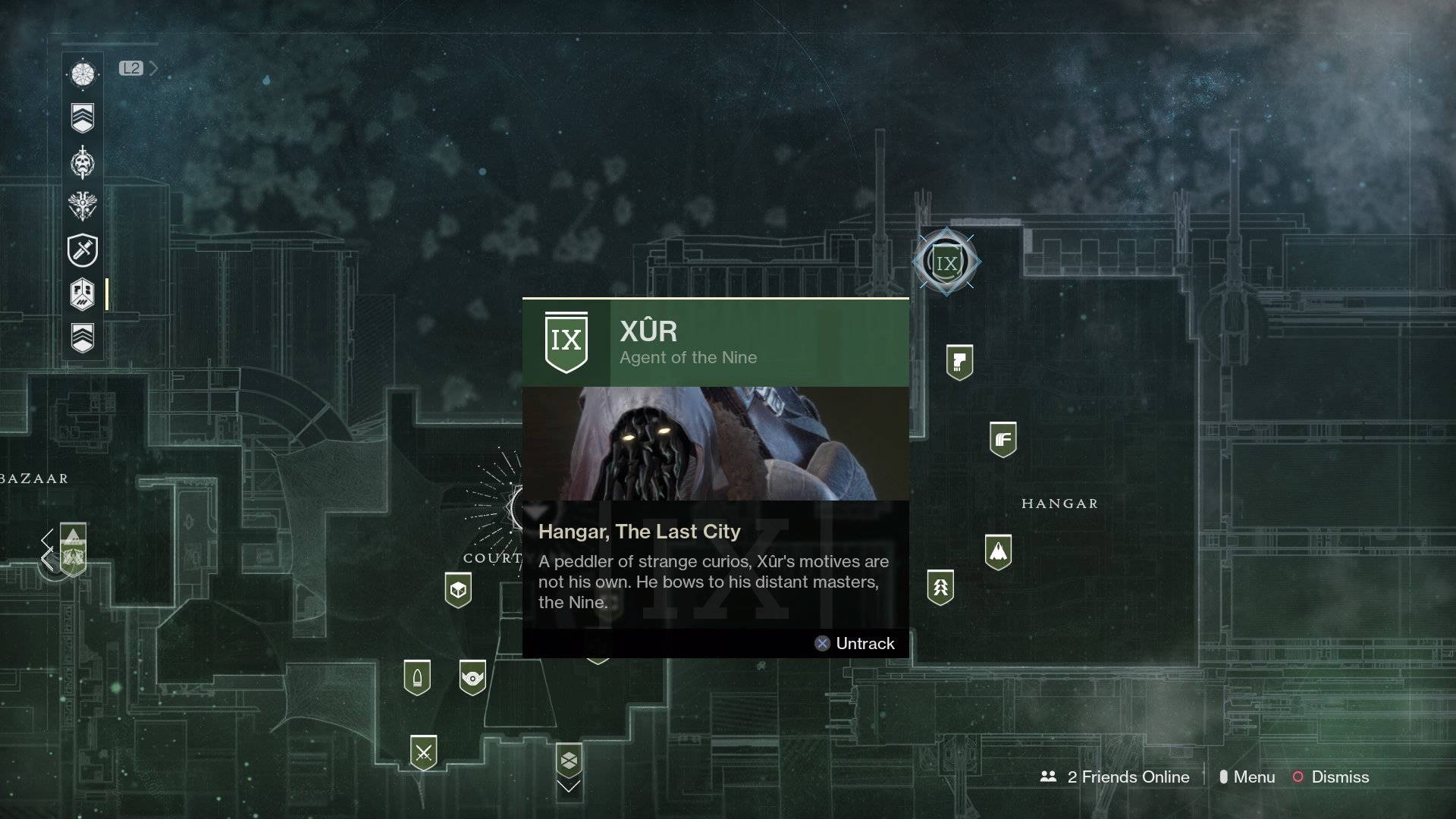1456x819 pixels.
Task: Open the Postmaster package marker near the bottom
Action: point(569,760)
